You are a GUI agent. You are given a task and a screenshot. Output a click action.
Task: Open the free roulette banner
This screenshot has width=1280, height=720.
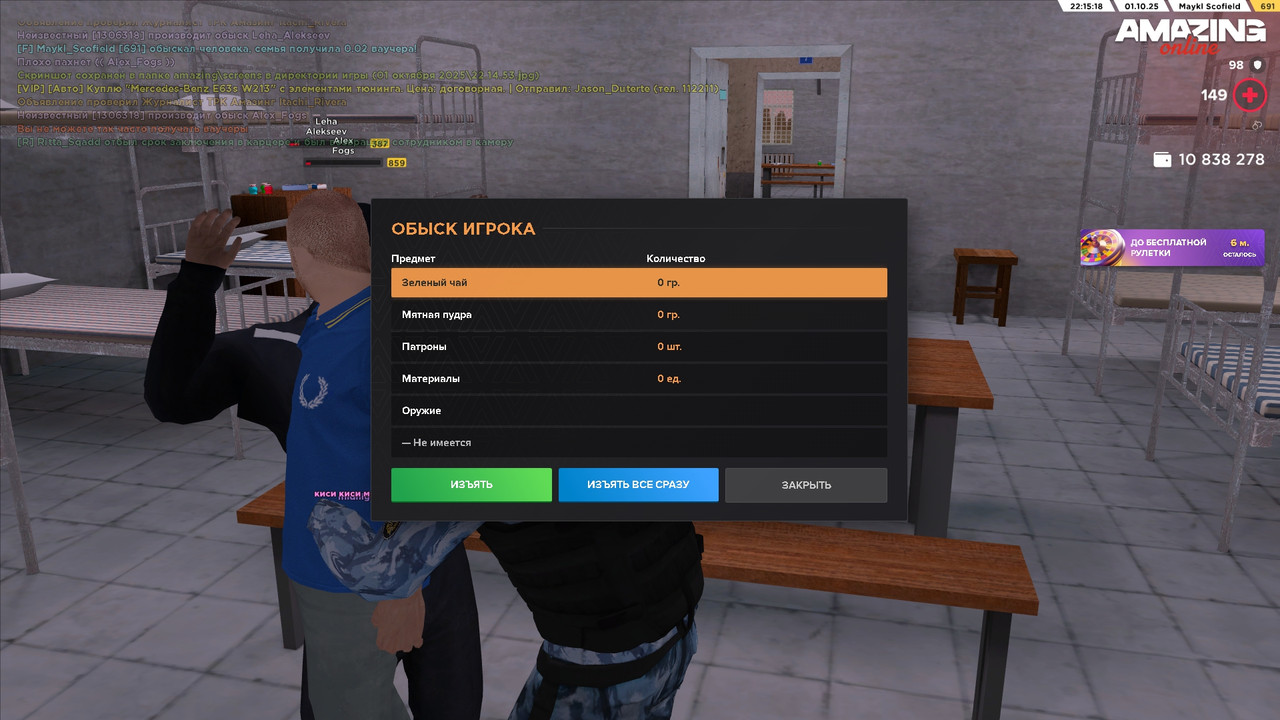coord(1171,248)
